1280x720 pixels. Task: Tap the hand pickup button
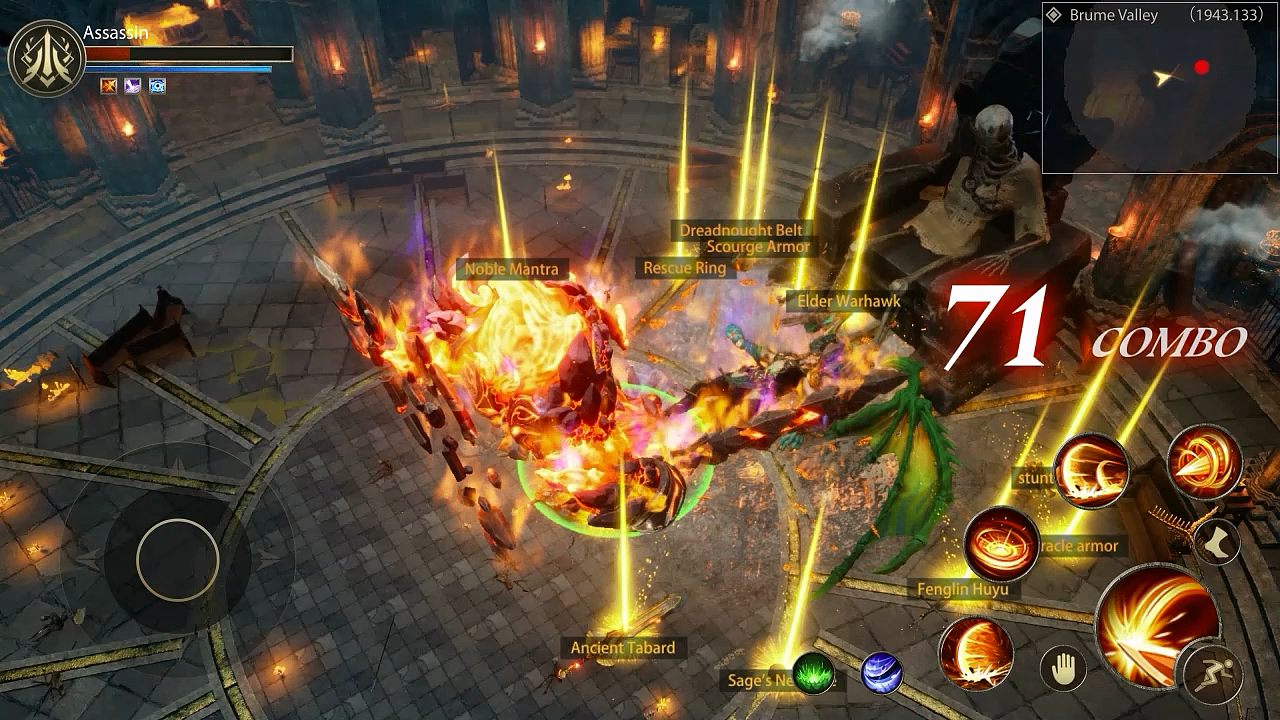click(x=1063, y=667)
